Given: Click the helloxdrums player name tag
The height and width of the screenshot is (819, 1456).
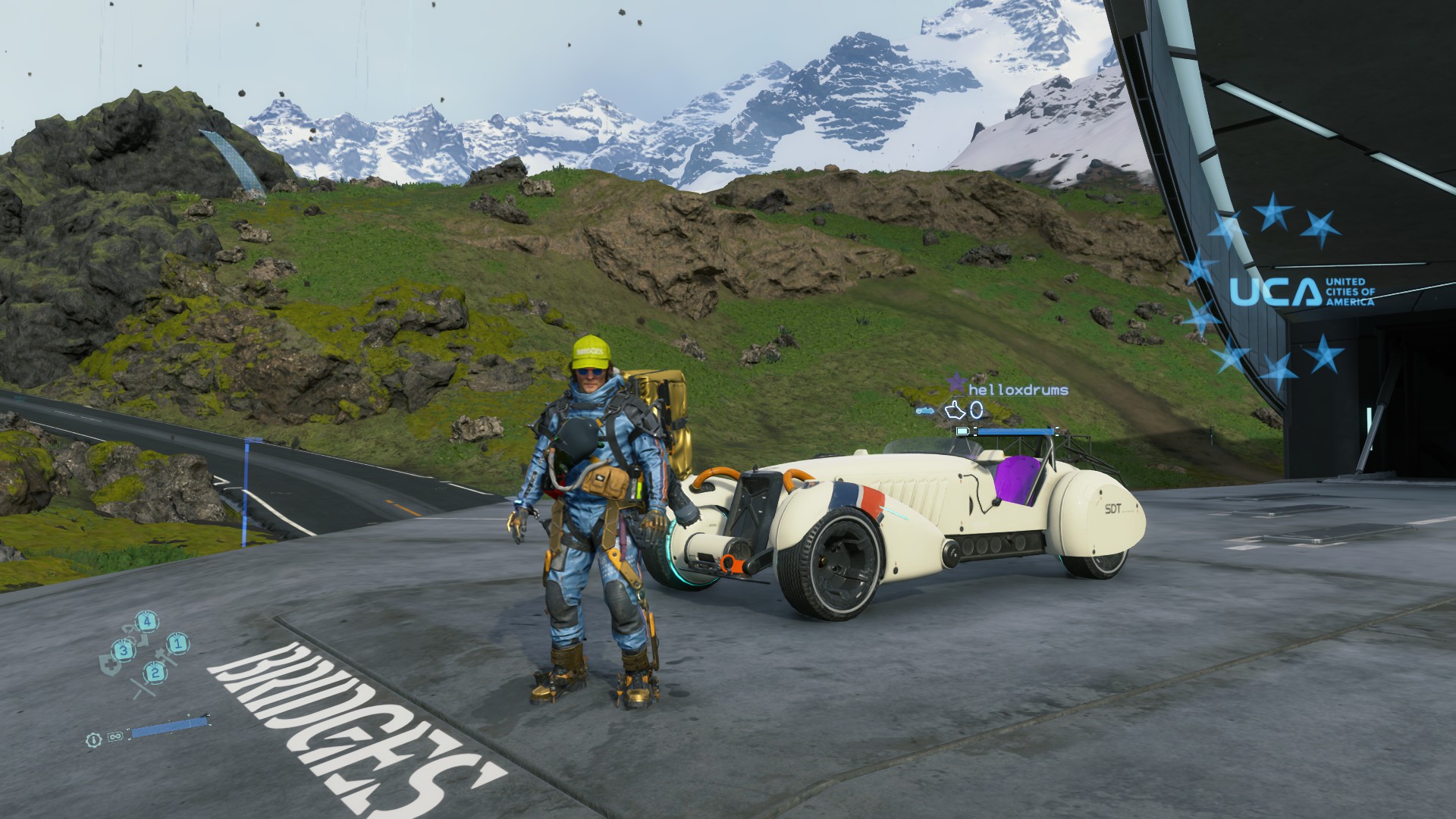Looking at the screenshot, I should coord(1018,390).
